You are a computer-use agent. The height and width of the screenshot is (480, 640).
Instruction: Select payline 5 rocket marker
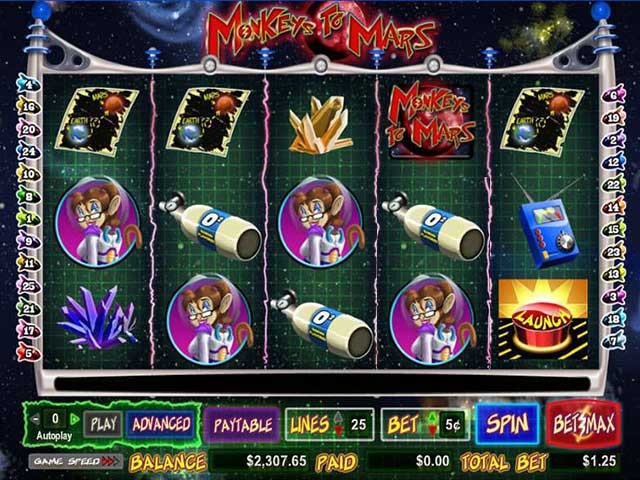tap(27, 353)
